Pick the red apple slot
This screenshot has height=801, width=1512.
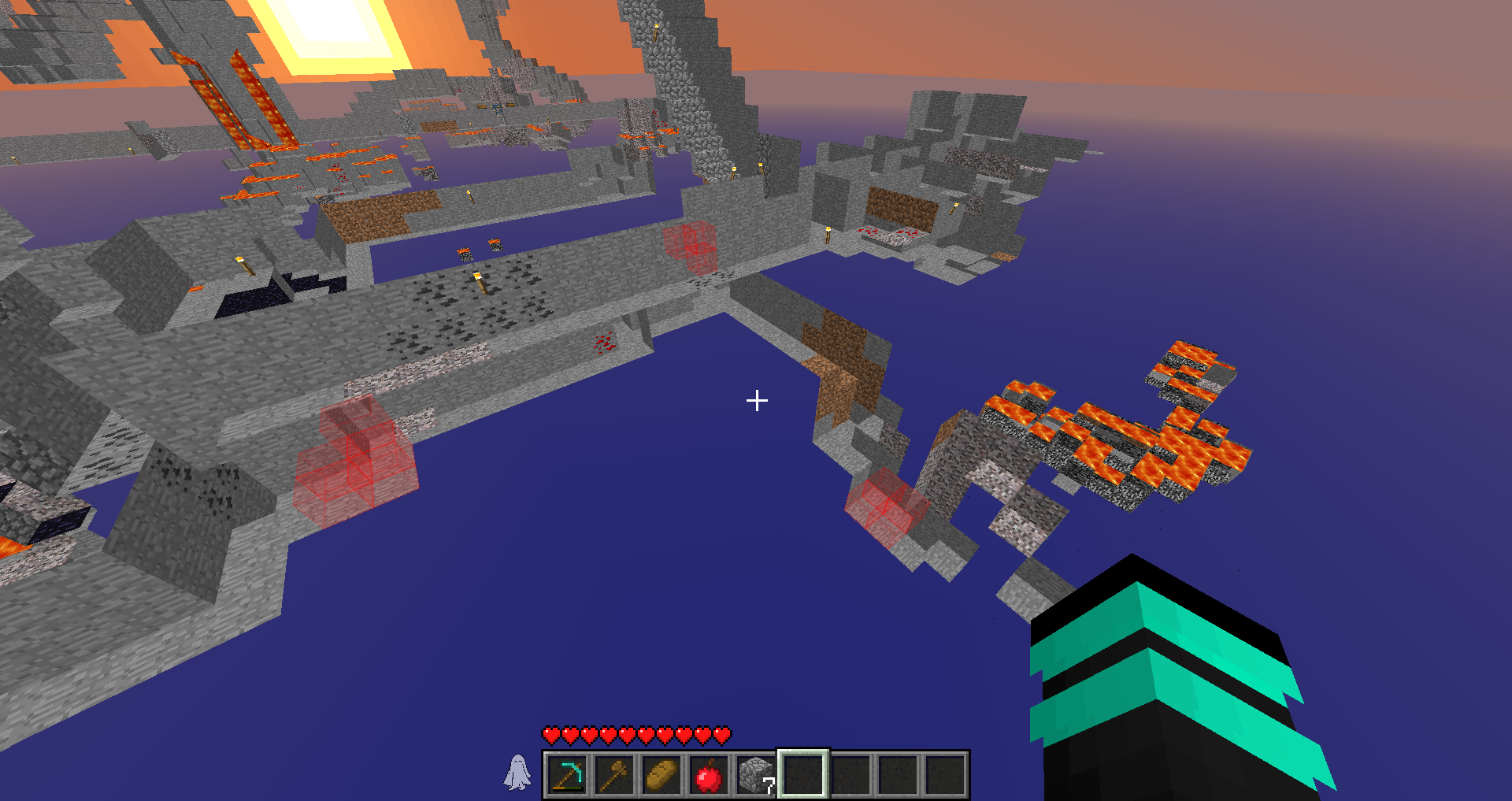[x=708, y=775]
